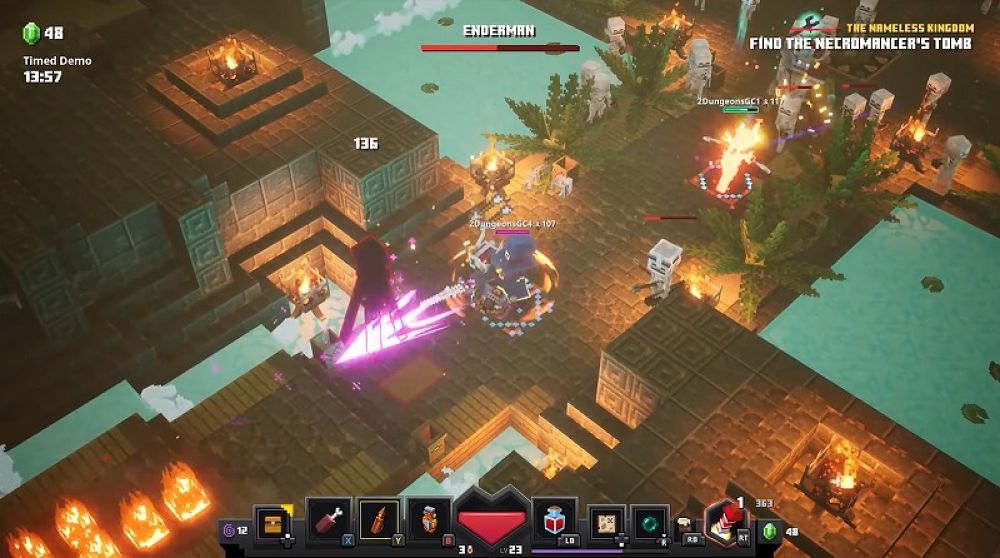The width and height of the screenshot is (1000, 558).
Task: Drink the red health potion
Action: coord(554,519)
